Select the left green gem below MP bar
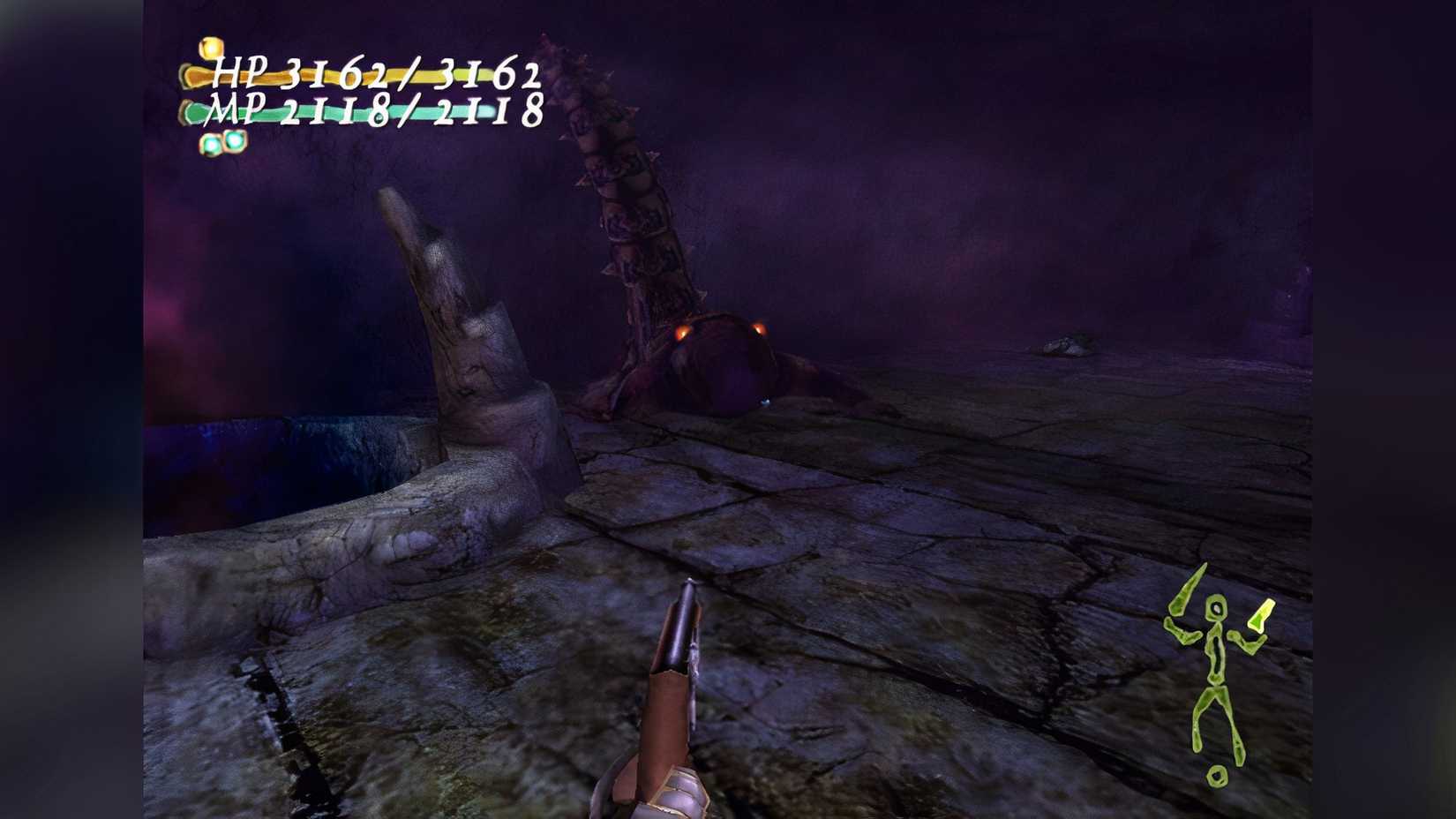1456x819 pixels. [x=210, y=146]
